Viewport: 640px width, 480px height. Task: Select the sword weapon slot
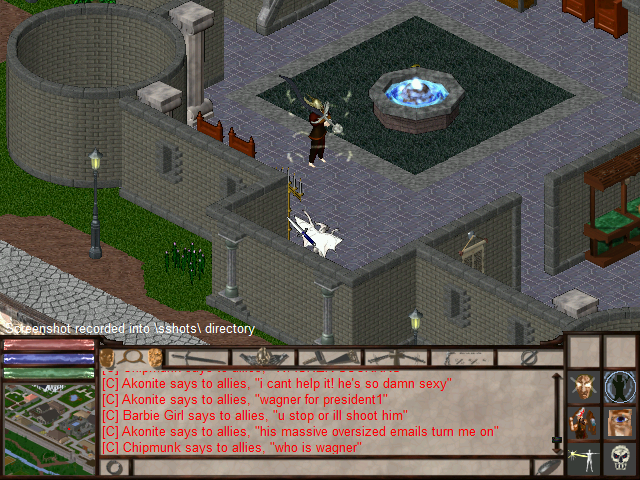point(198,357)
